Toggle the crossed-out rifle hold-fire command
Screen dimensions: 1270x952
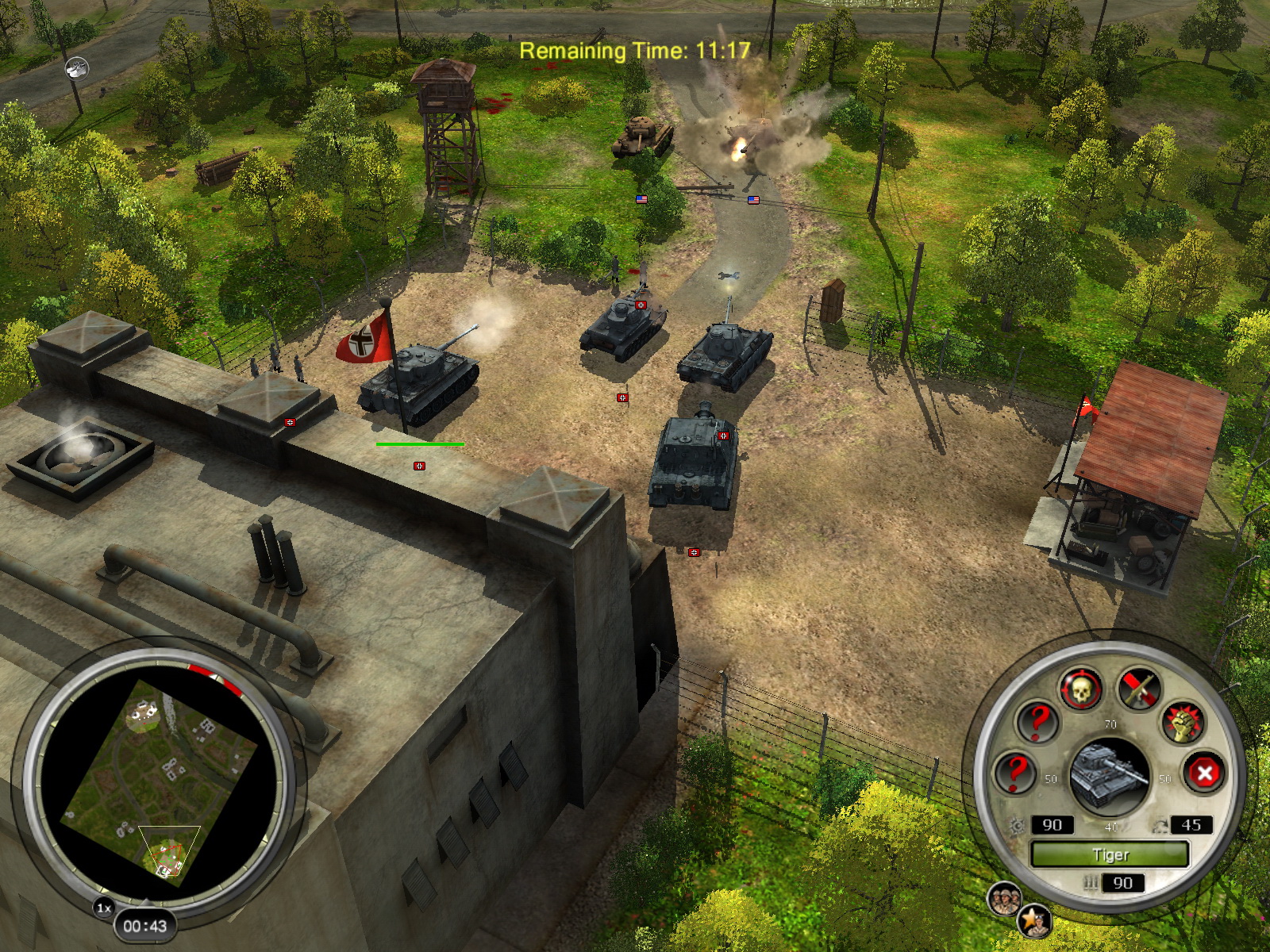point(1139,688)
